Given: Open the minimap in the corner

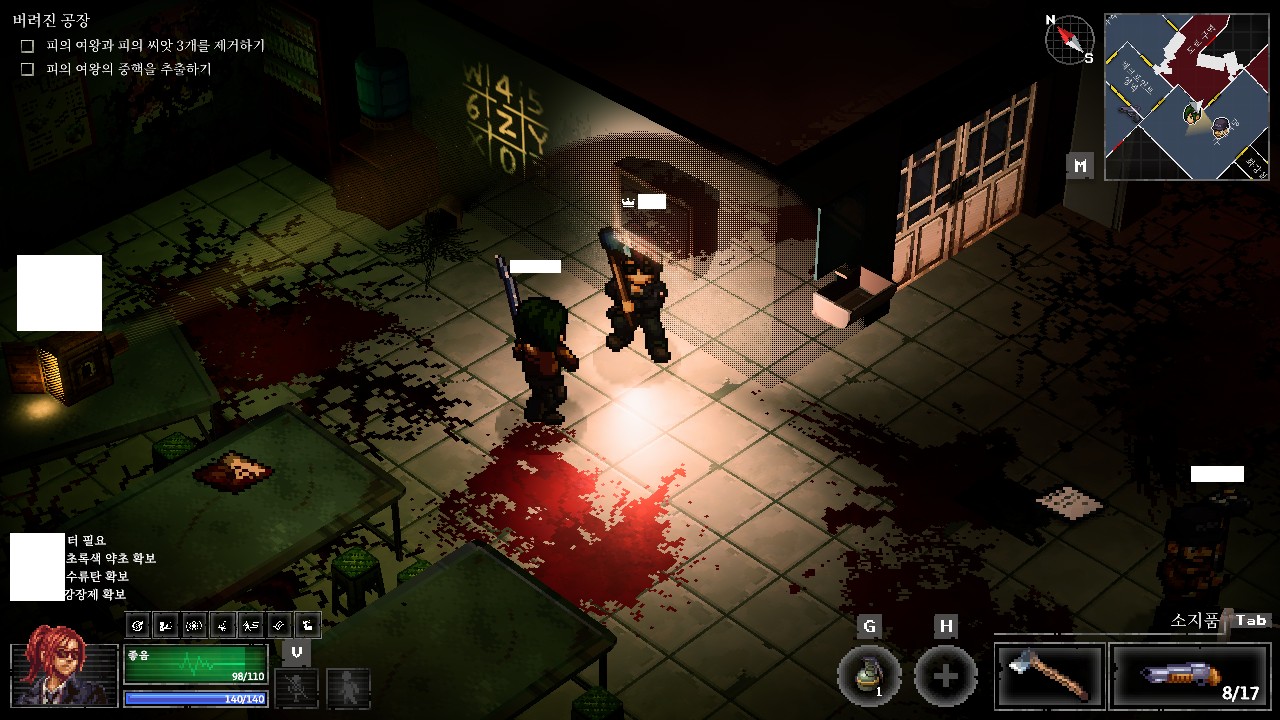Looking at the screenshot, I should pyautogui.click(x=1186, y=96).
